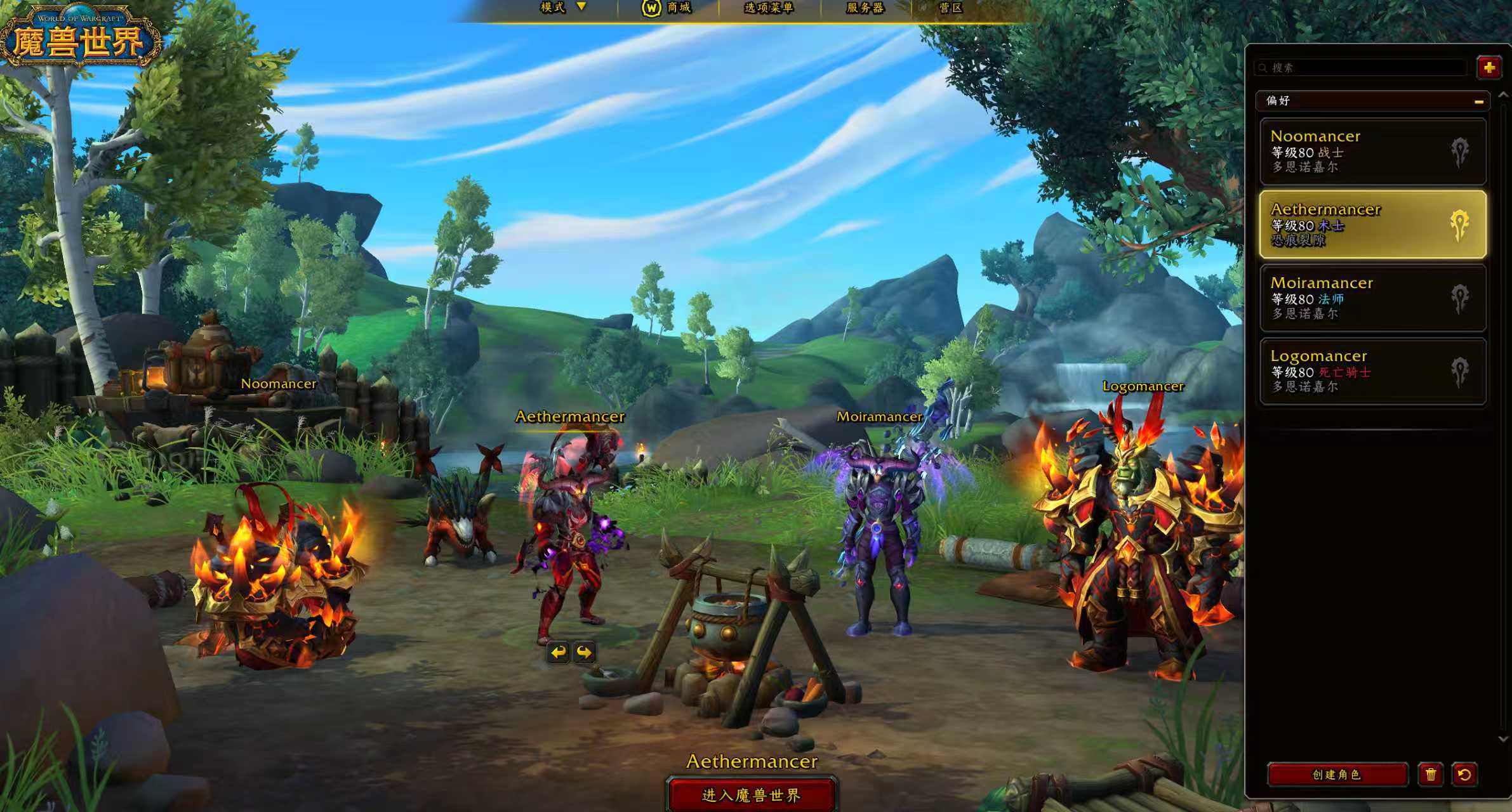Collapse the 偏好 favorites section

1478,101
